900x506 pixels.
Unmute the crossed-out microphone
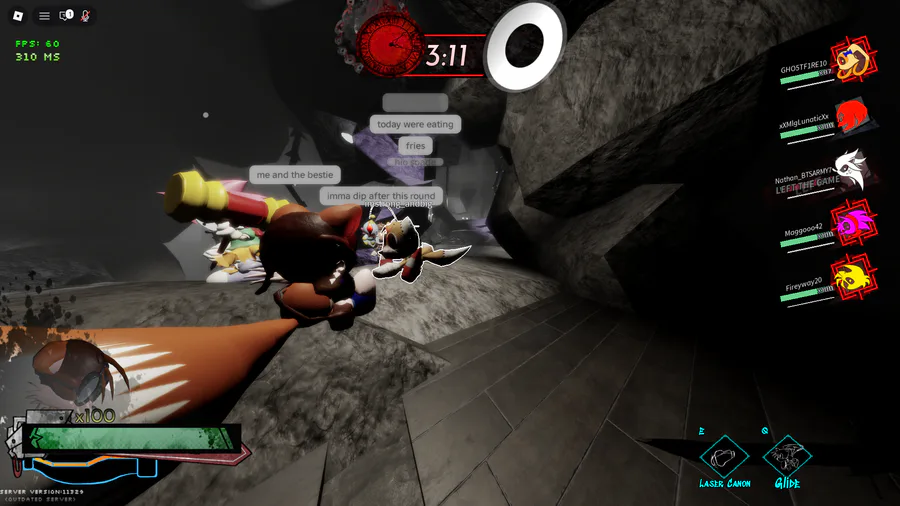point(85,16)
